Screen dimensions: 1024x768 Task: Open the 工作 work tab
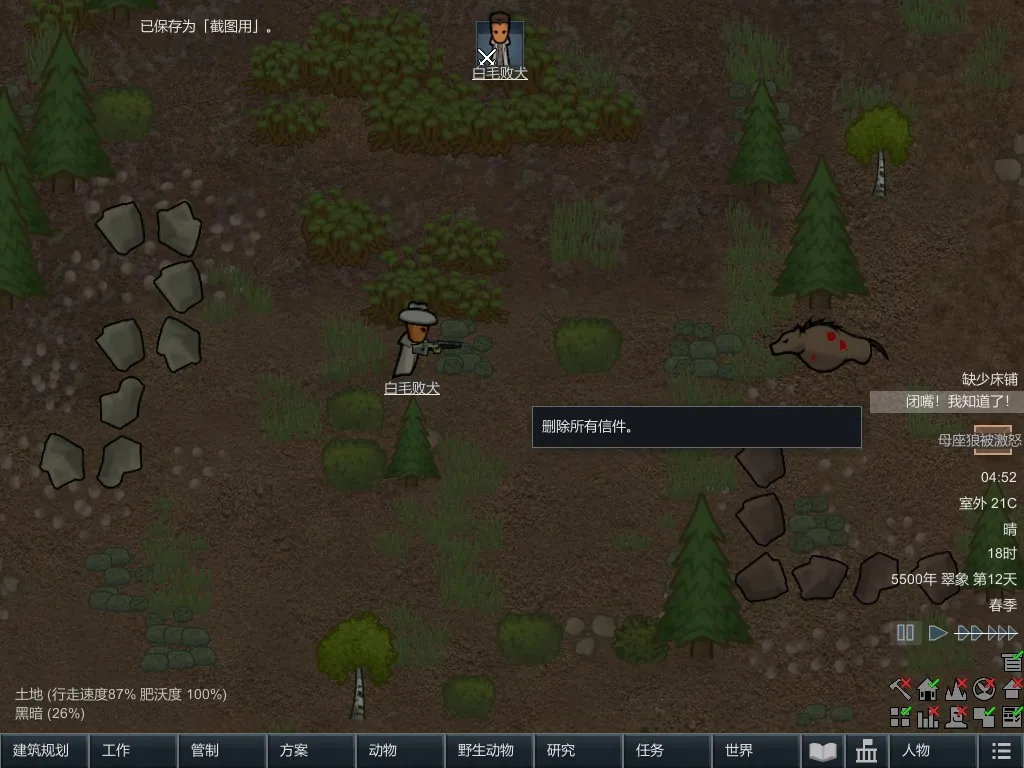click(x=133, y=751)
